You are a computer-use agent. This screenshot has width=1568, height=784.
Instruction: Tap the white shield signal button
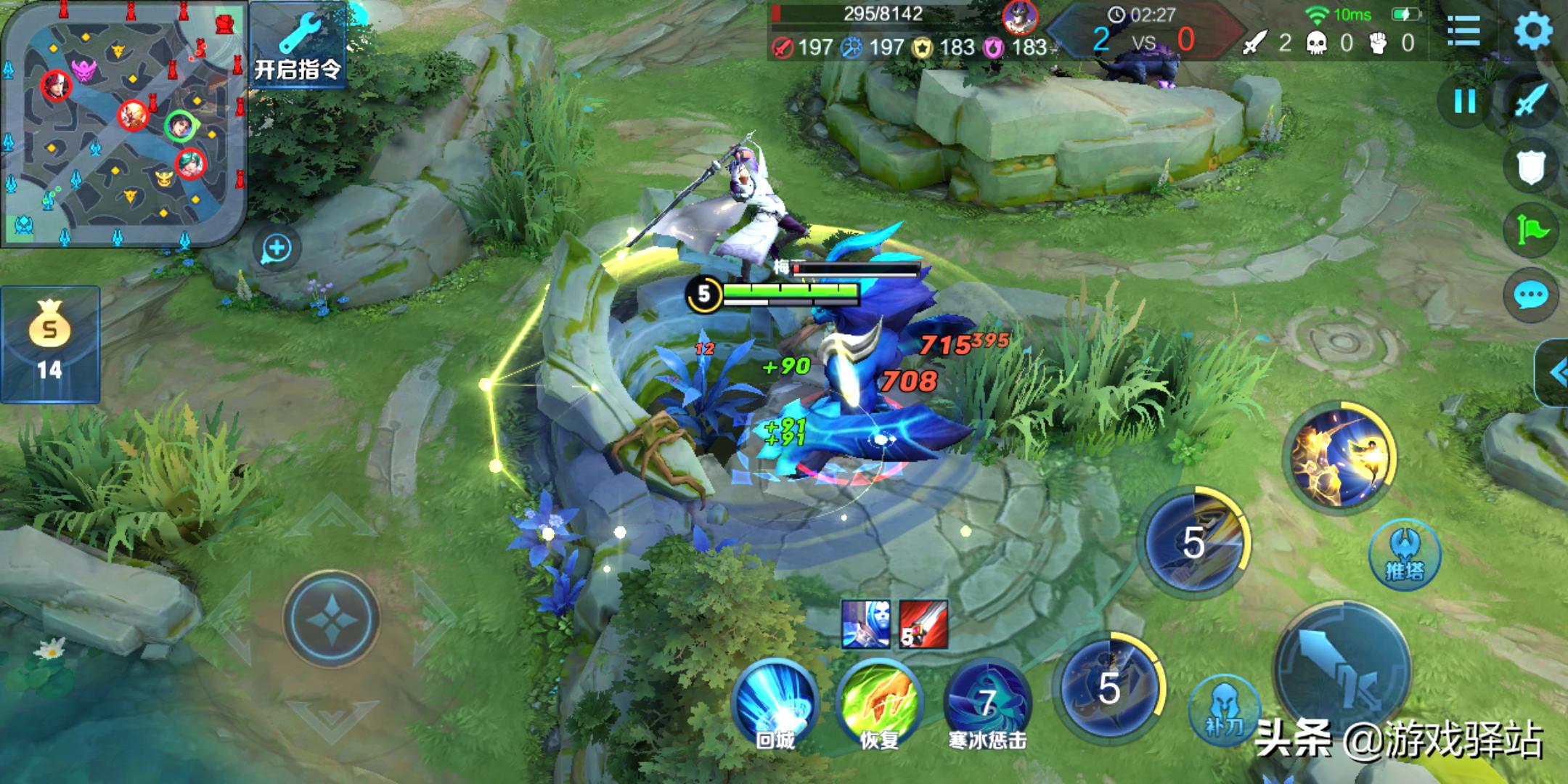(1531, 167)
